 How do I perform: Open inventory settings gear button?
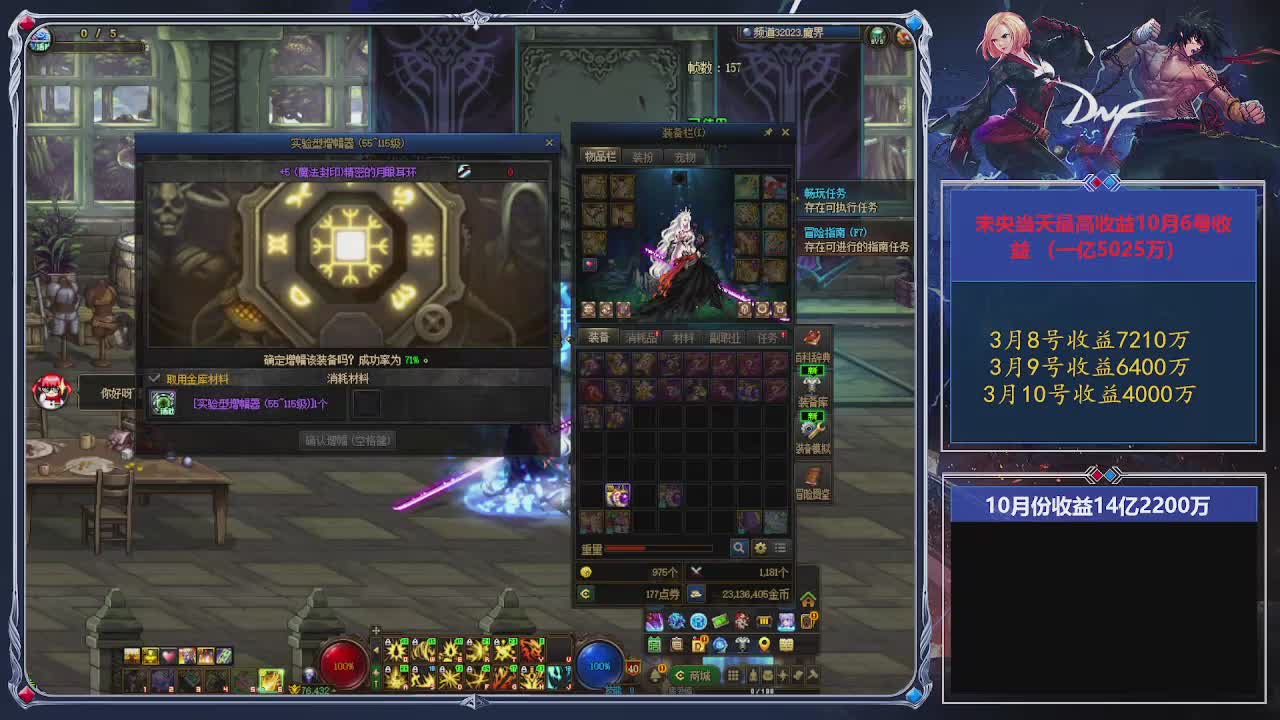coord(760,548)
